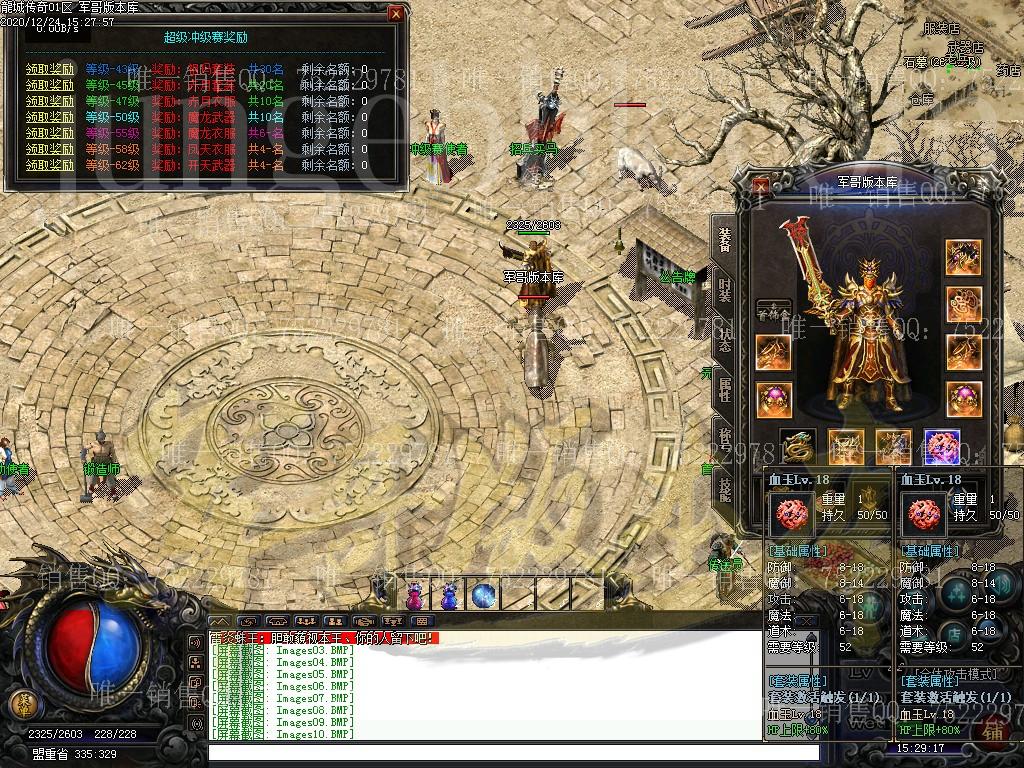Claim the level 50 reward
Screen dimensions: 1024x768
coord(50,117)
